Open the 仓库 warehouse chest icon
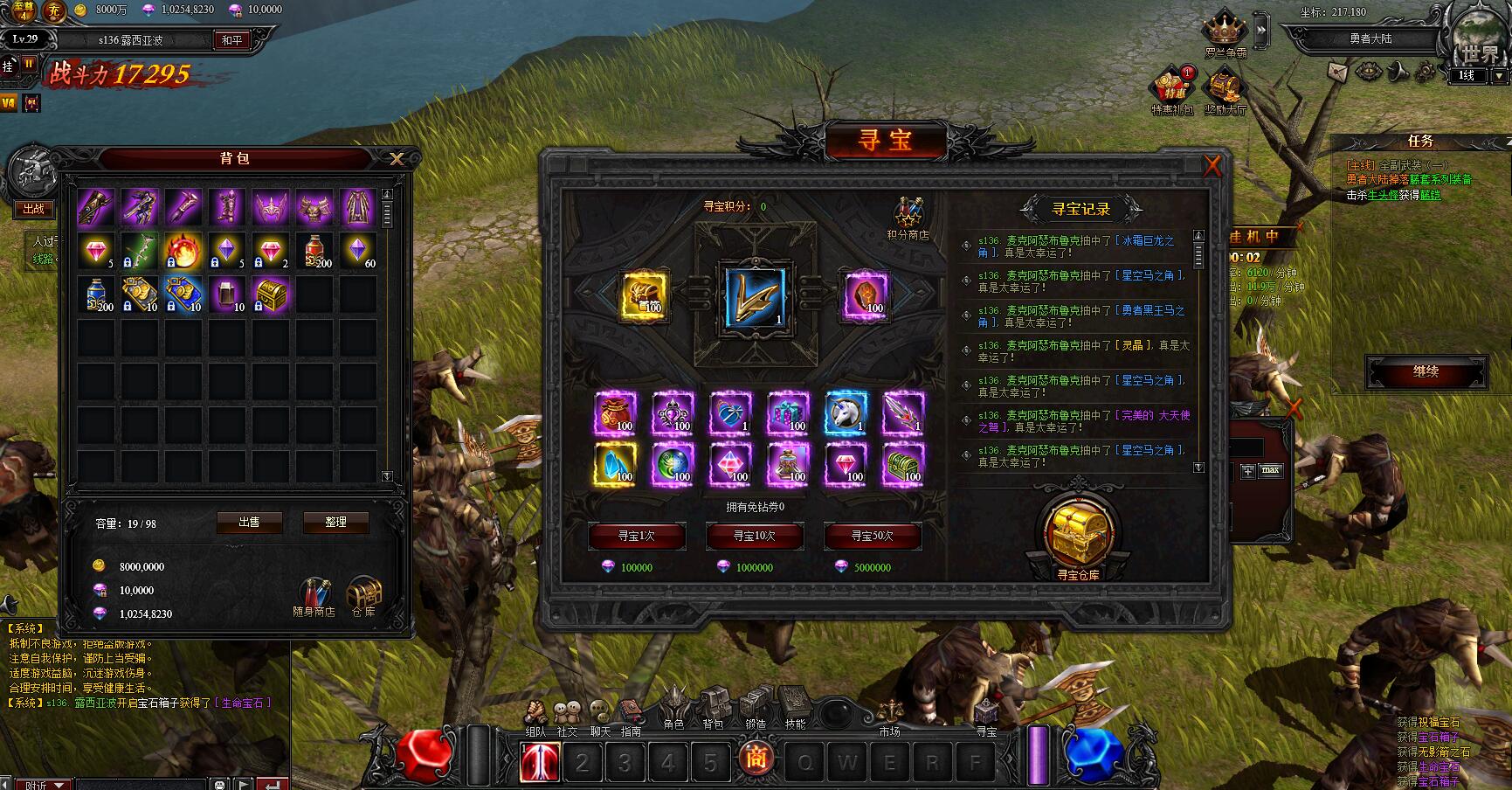 pyautogui.click(x=363, y=594)
